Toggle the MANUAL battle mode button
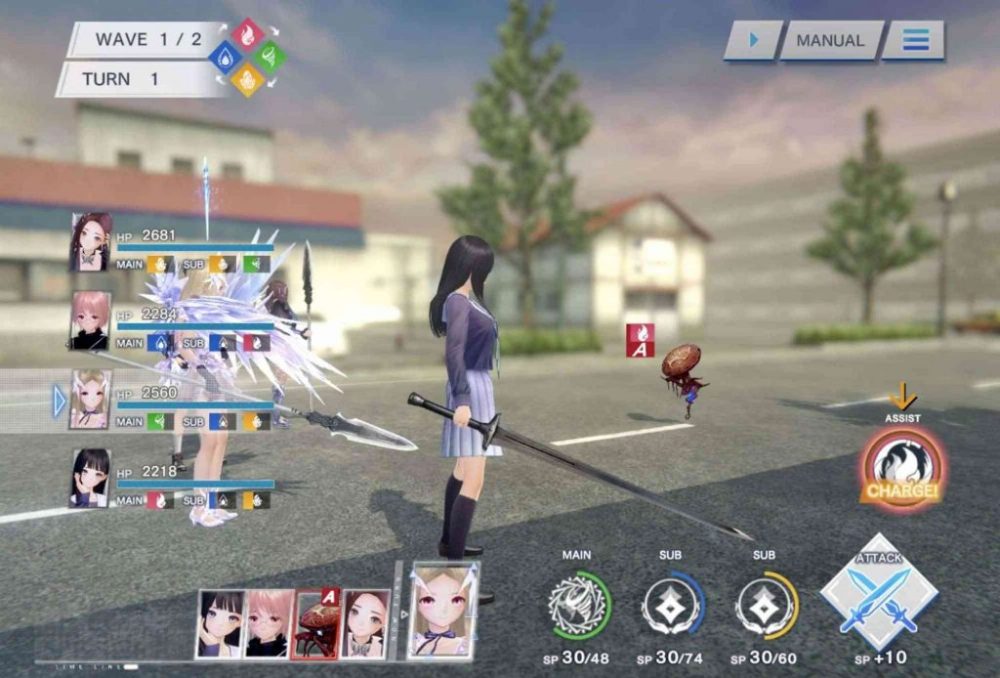Screen dimensions: 1000x678 point(830,41)
